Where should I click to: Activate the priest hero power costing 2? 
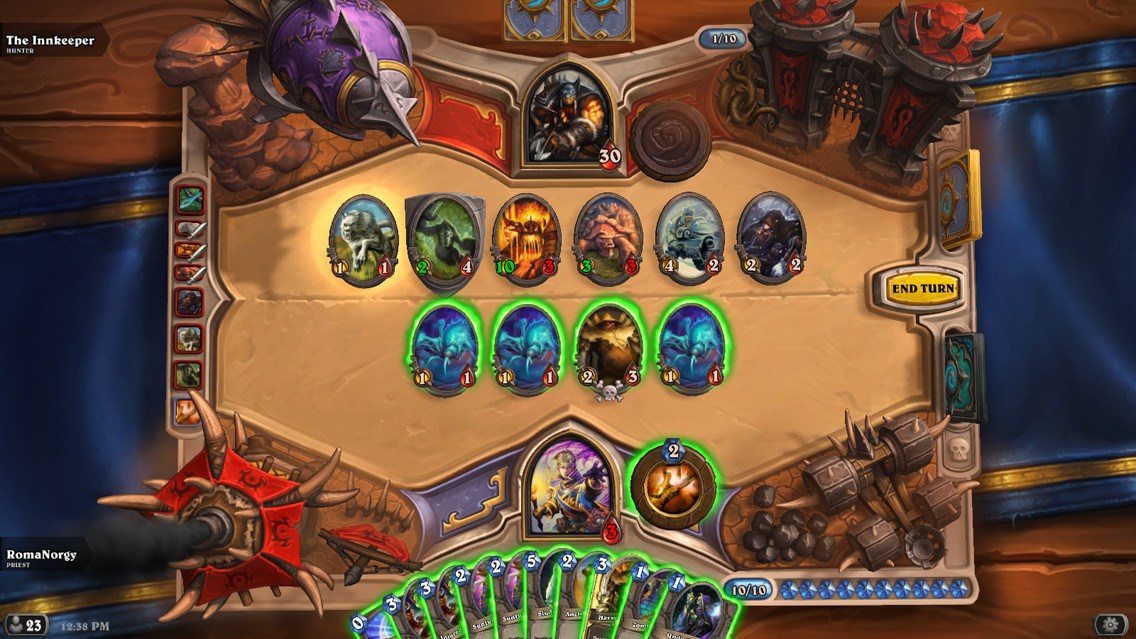[x=672, y=486]
